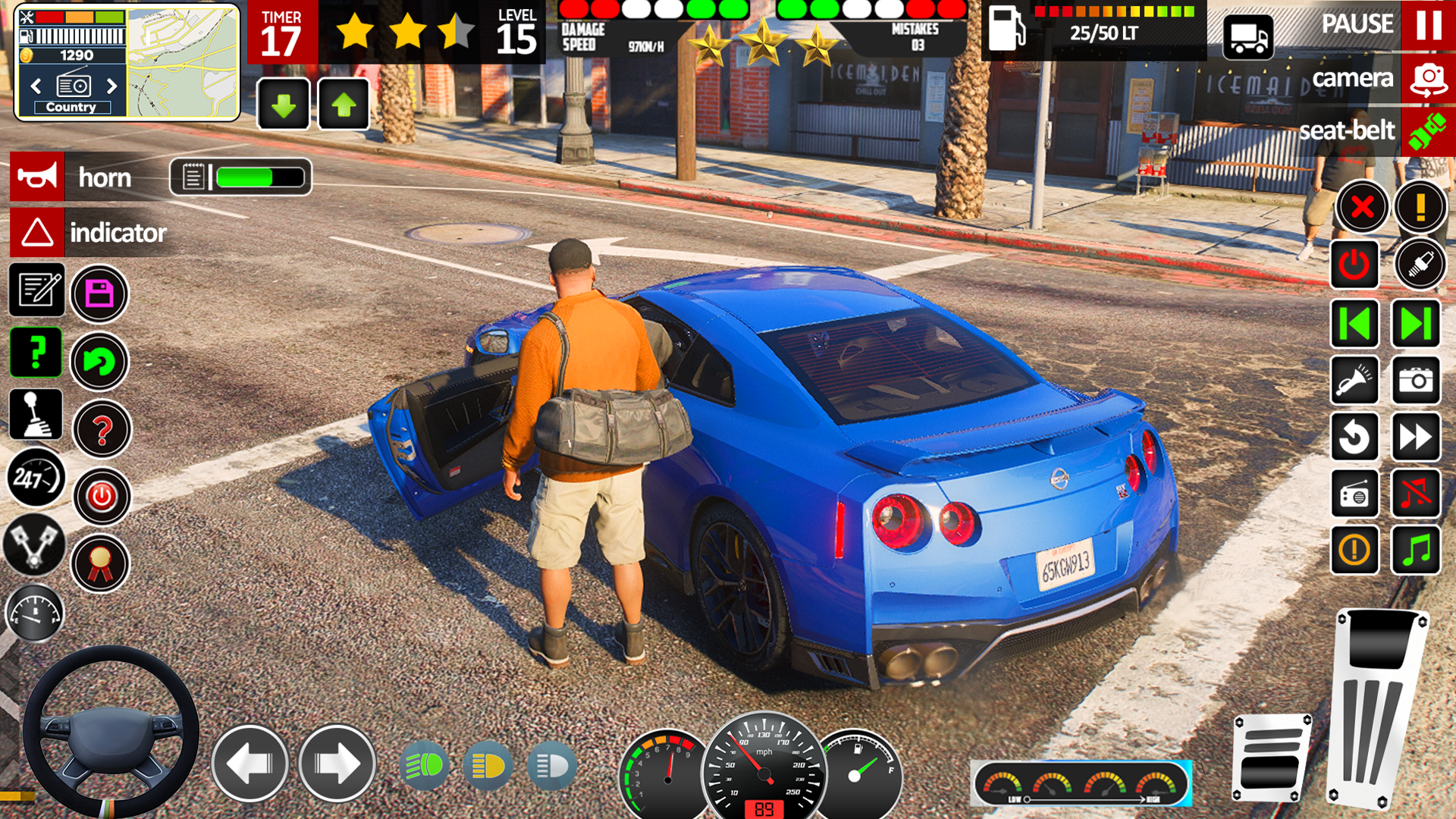Click the pink save disk icon
Image resolution: width=1456 pixels, height=819 pixels.
pyautogui.click(x=99, y=293)
